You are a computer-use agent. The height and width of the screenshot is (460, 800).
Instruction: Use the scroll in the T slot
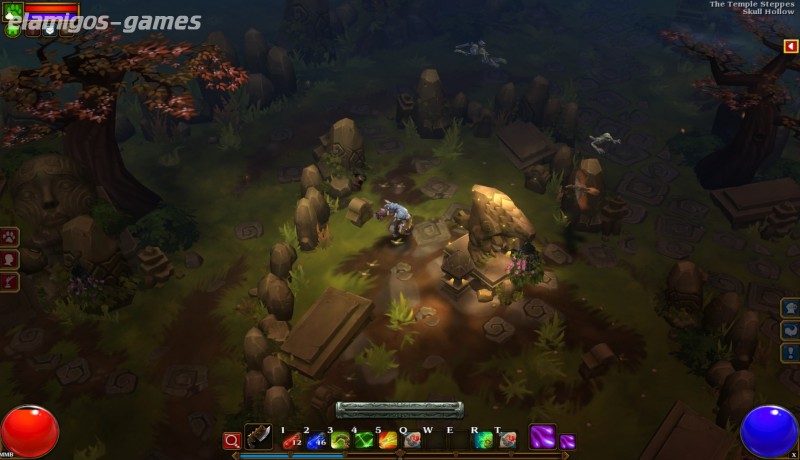pyautogui.click(x=508, y=440)
